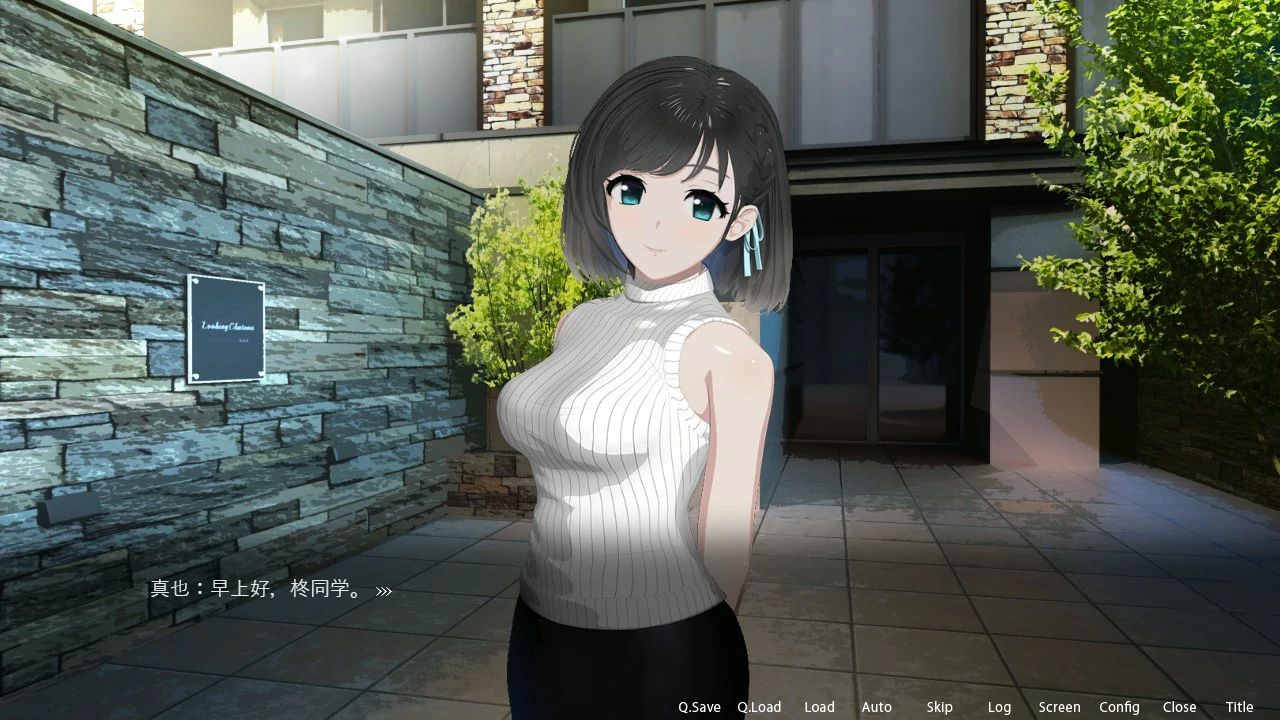Return to the Title screen
The width and height of the screenshot is (1280, 720).
coord(1239,707)
